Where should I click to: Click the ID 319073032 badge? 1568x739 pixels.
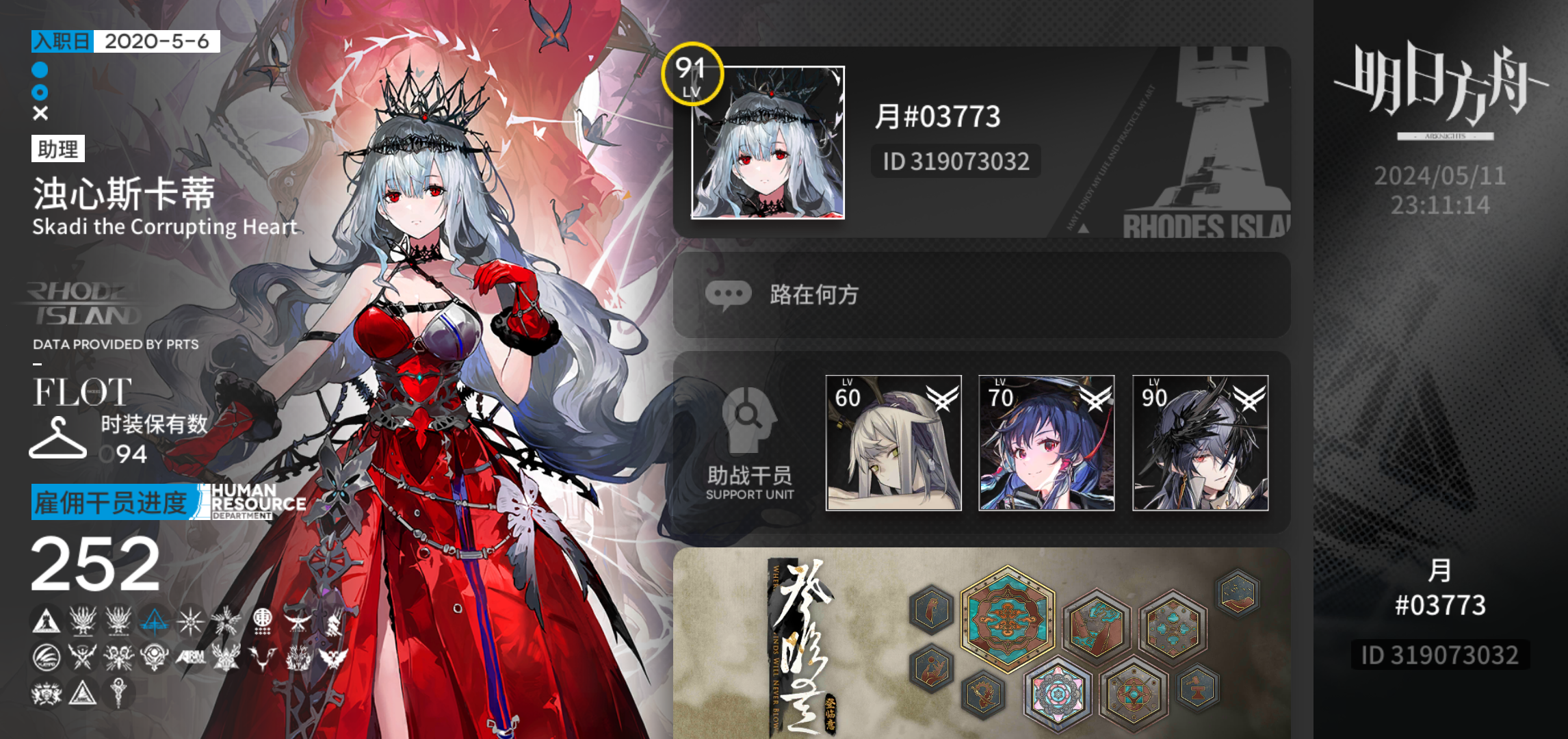point(955,161)
